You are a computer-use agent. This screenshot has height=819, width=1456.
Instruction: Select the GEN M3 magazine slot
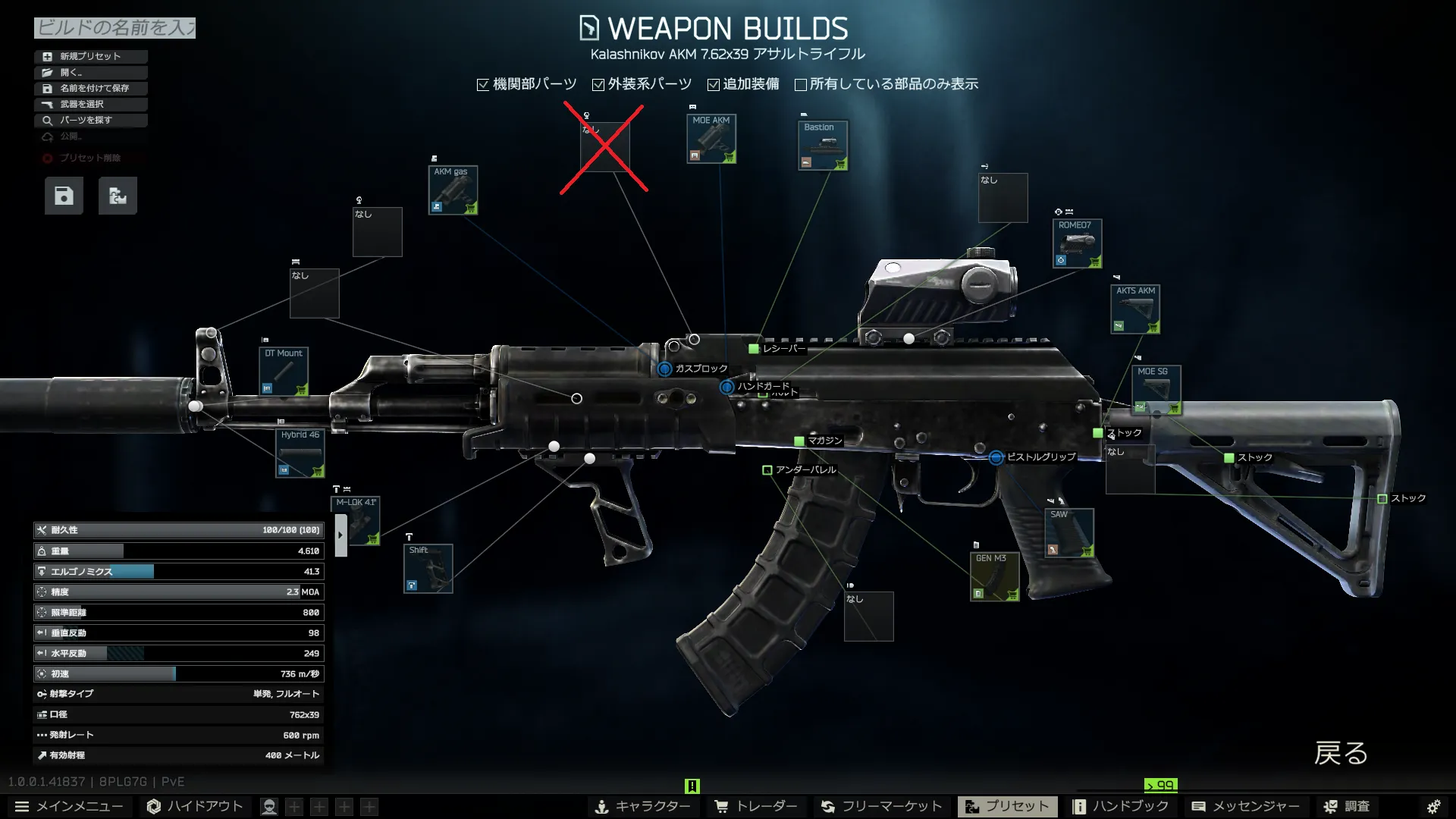tap(994, 577)
